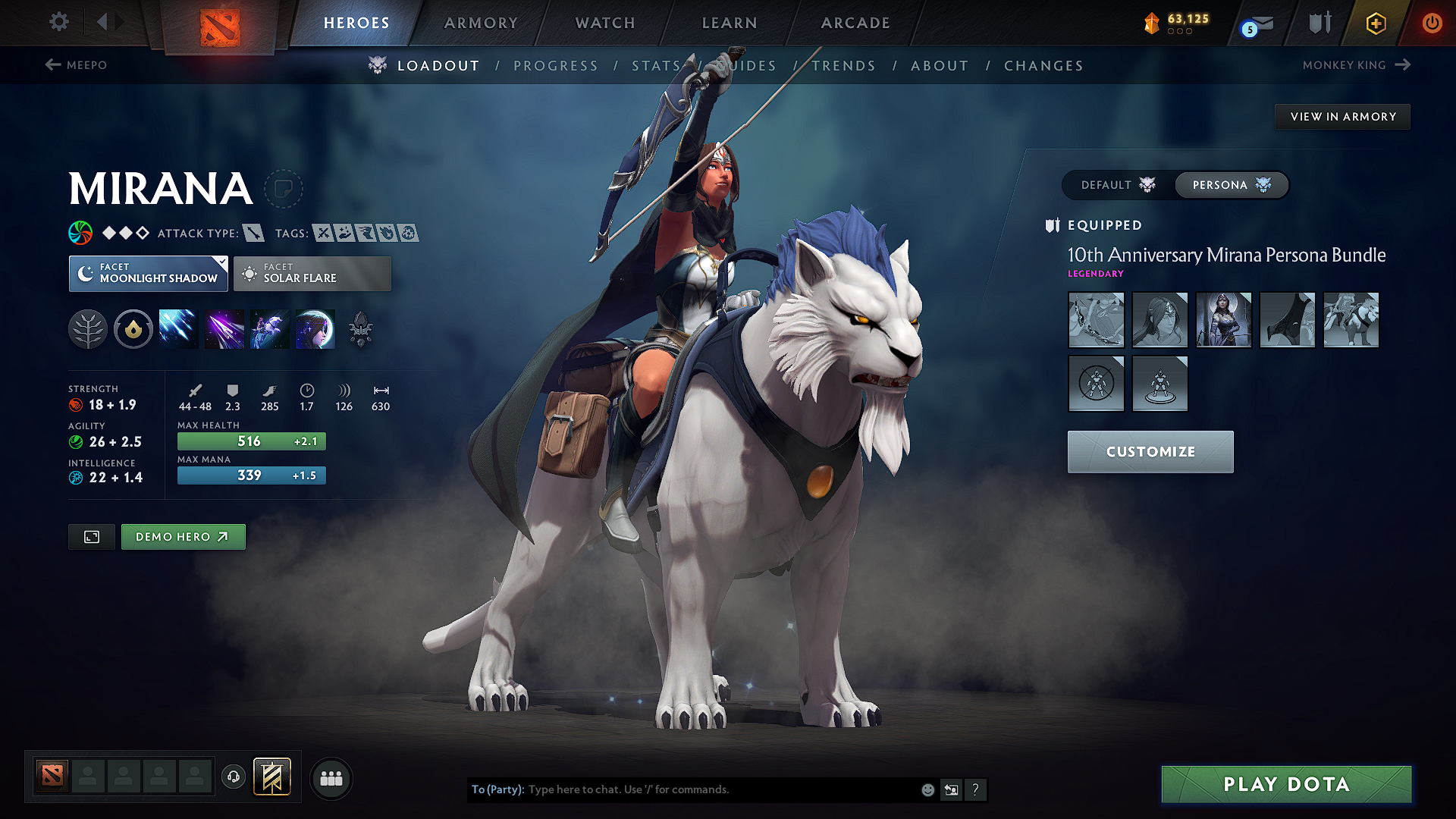
Task: Switch to the Default hero style
Action: (1118, 185)
